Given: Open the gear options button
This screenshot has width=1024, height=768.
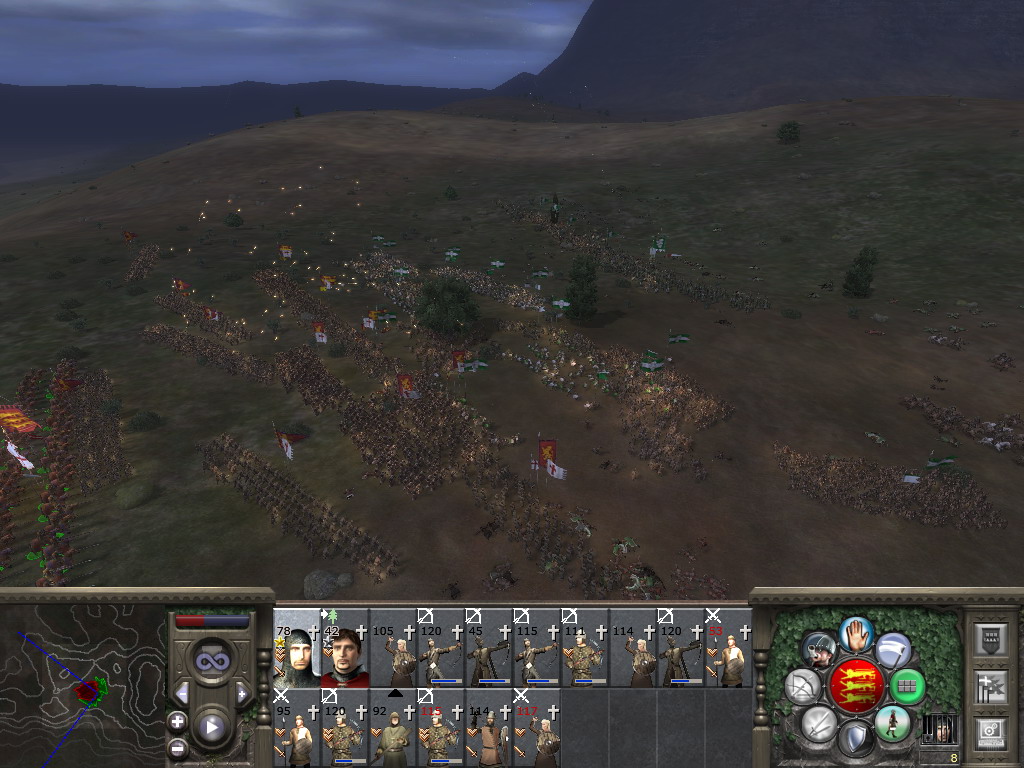Looking at the screenshot, I should (x=991, y=732).
